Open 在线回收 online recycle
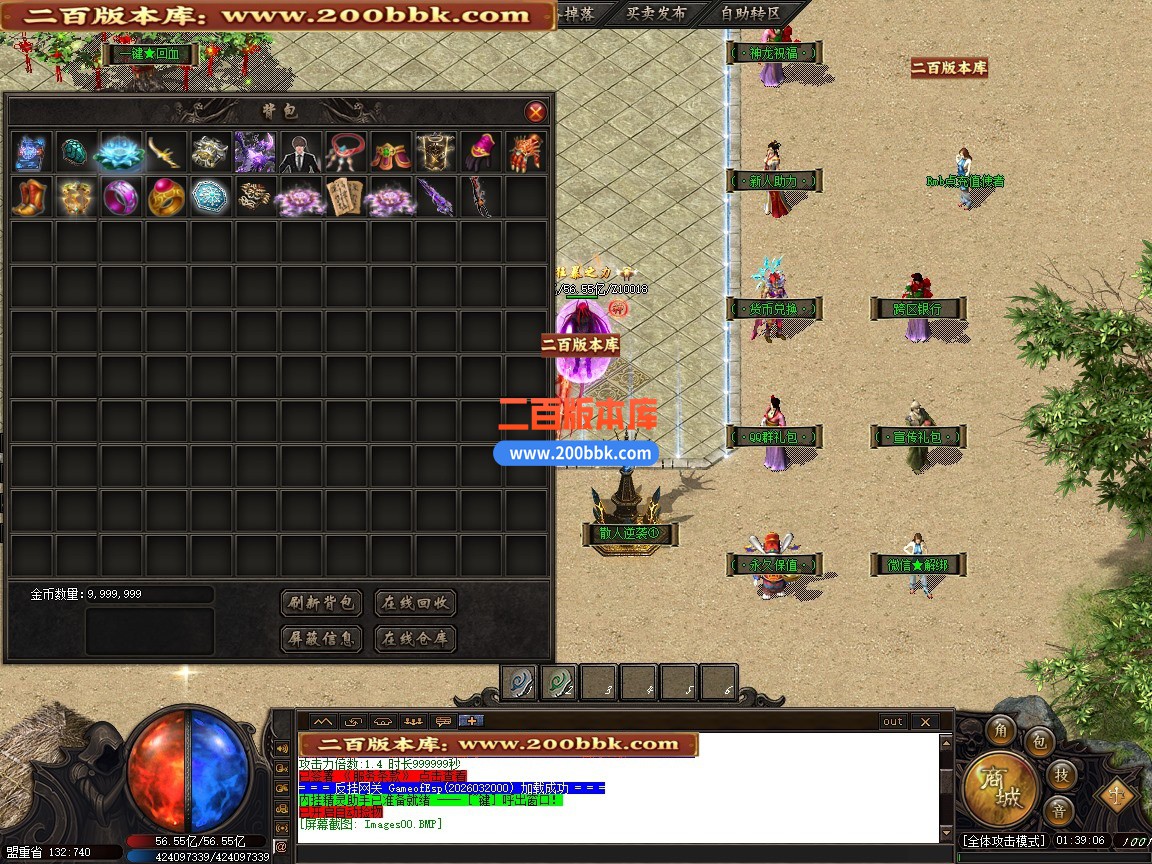1152x864 pixels. tap(415, 603)
